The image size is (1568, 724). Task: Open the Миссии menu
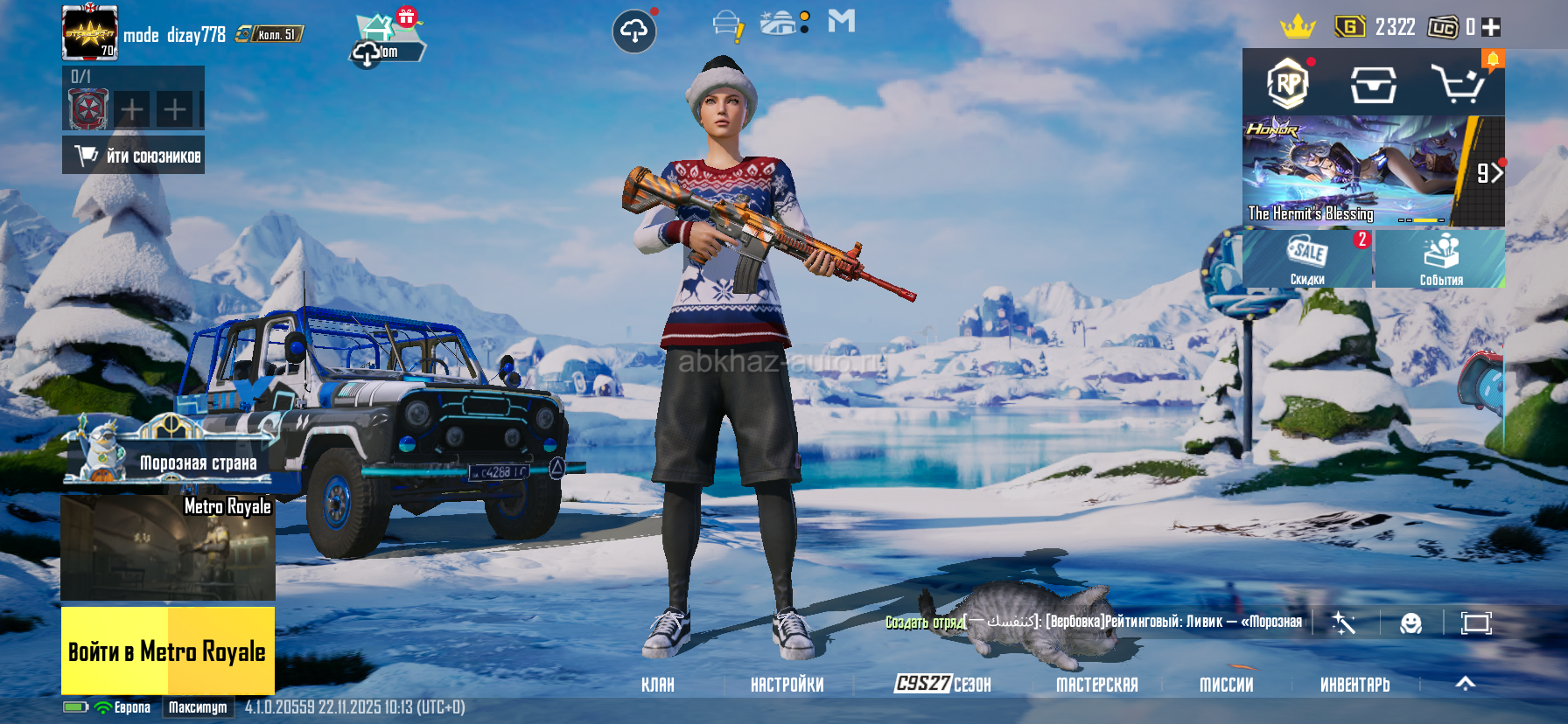click(1226, 685)
